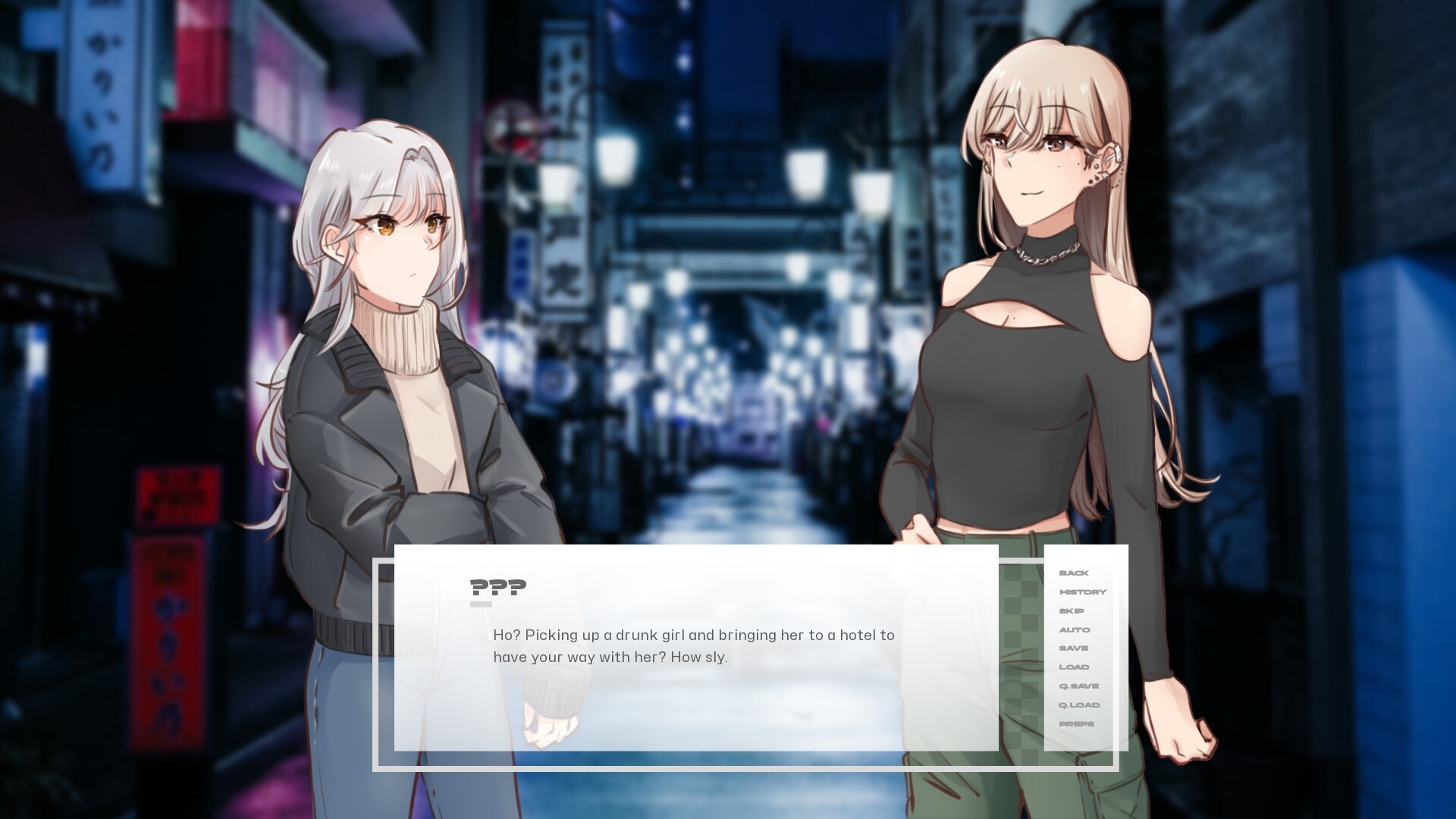Toggle AUTO text advance mode
This screenshot has height=819, width=1456.
click(x=1073, y=629)
